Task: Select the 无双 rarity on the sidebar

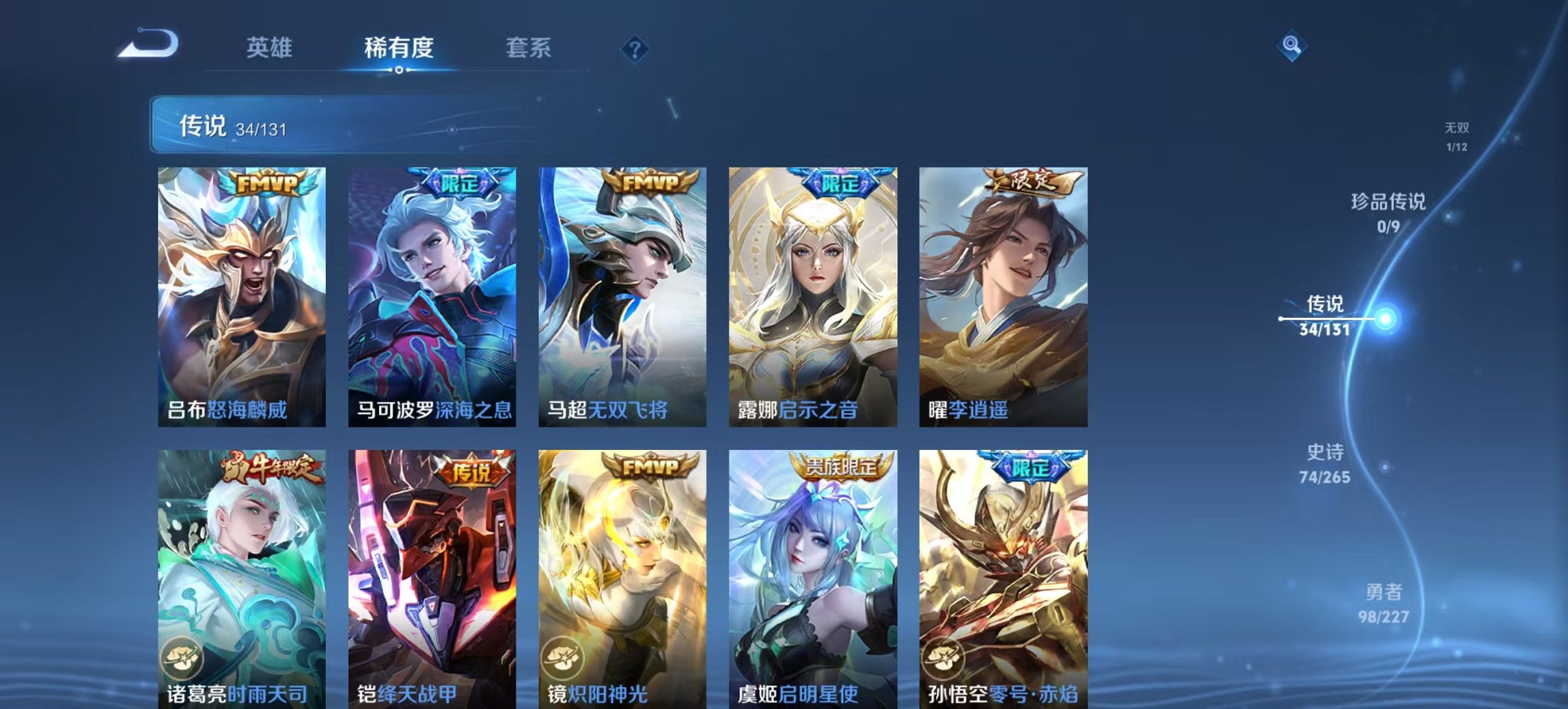Action: 1455,135
